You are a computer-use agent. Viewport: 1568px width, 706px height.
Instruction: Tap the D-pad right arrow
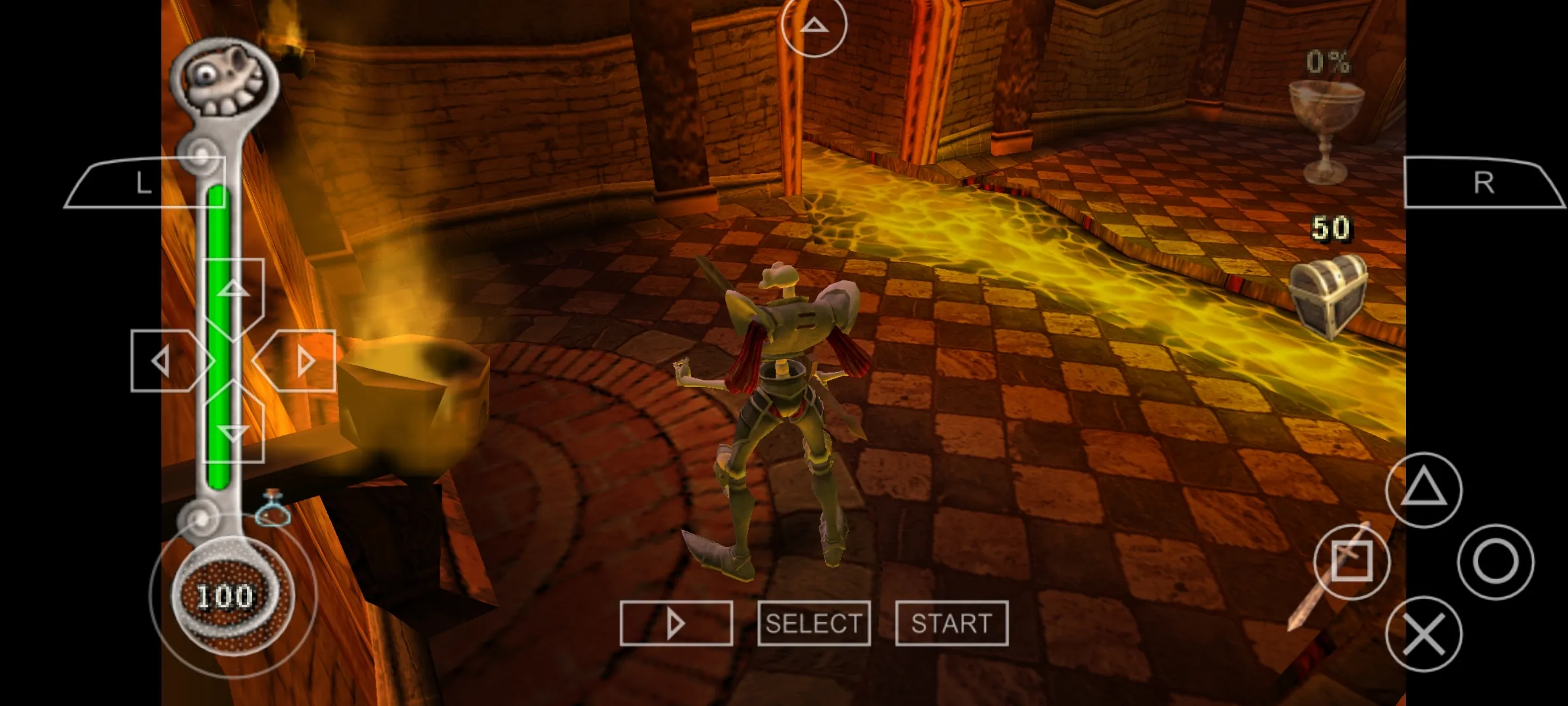click(303, 361)
